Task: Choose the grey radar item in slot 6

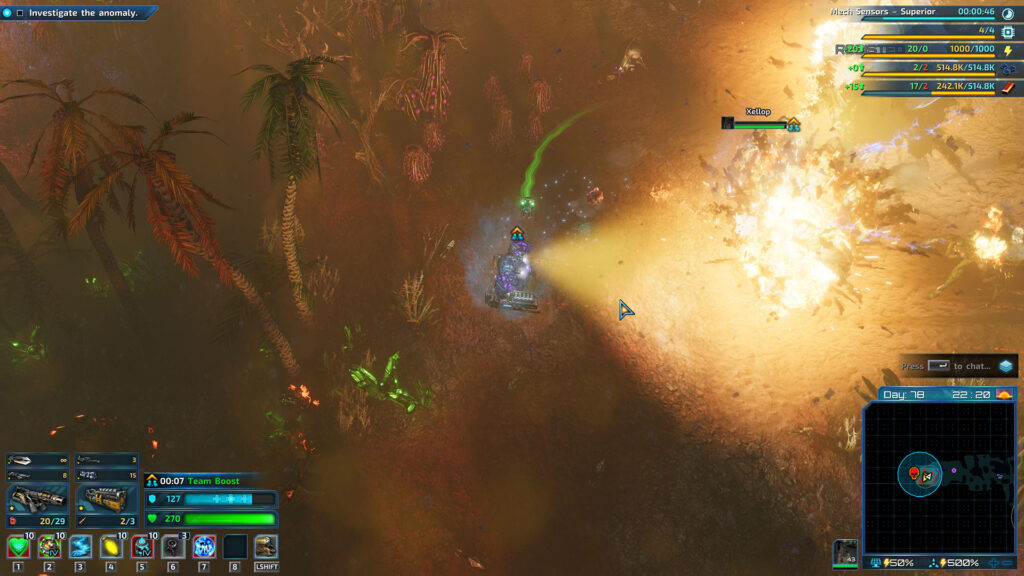Action: [x=173, y=546]
